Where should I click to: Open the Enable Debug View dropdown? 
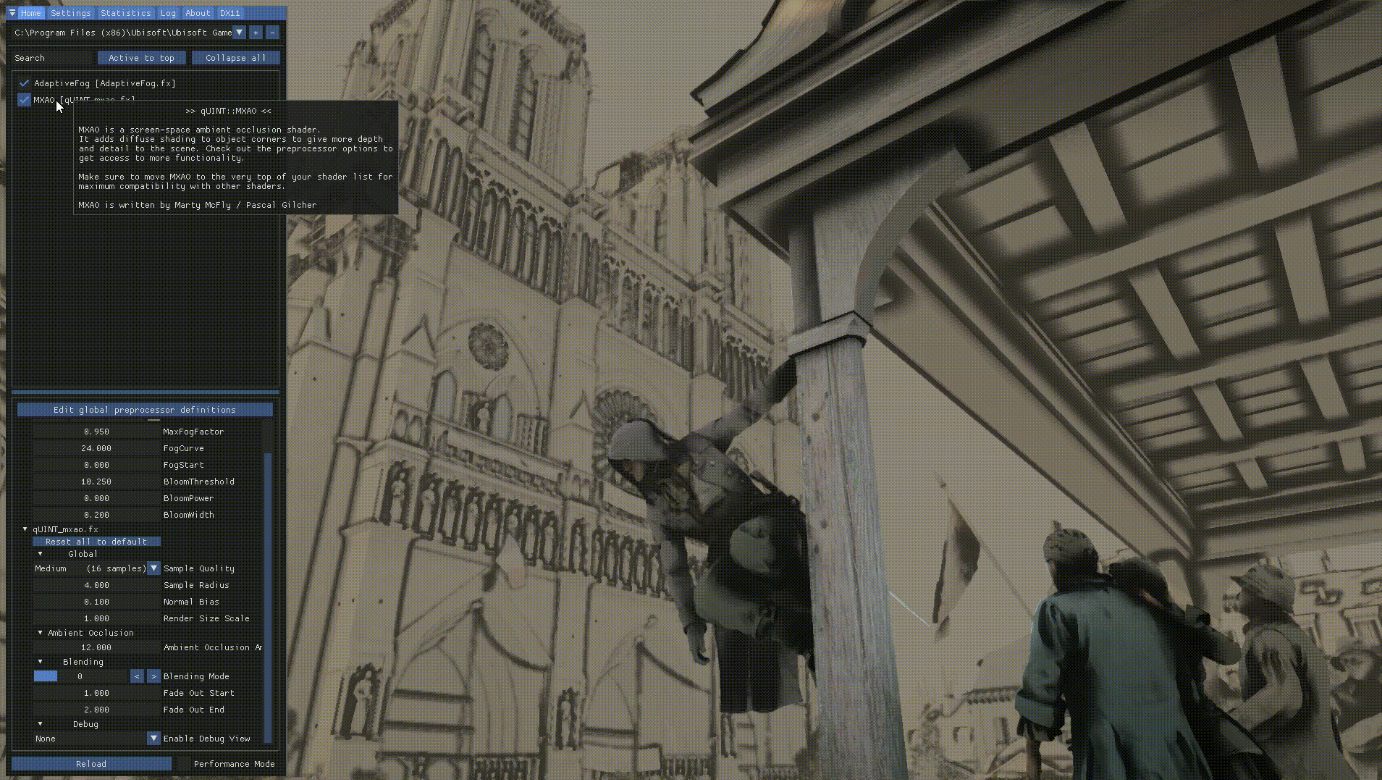coord(152,738)
